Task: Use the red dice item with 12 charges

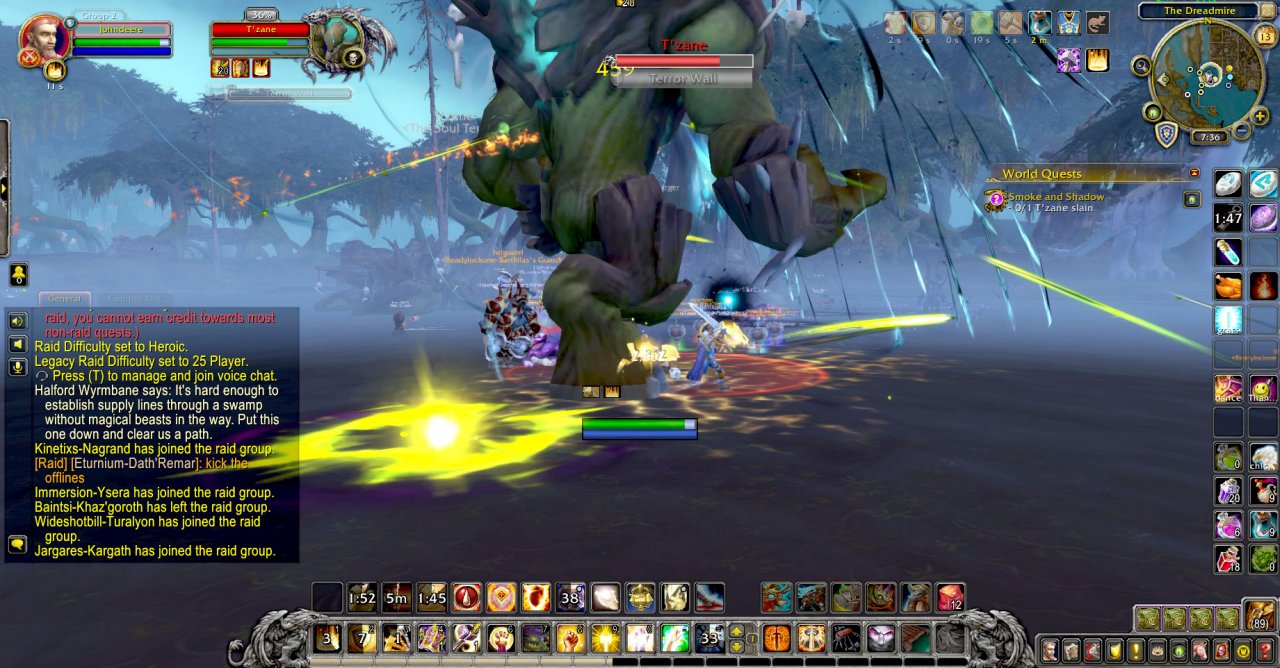Action: point(950,598)
